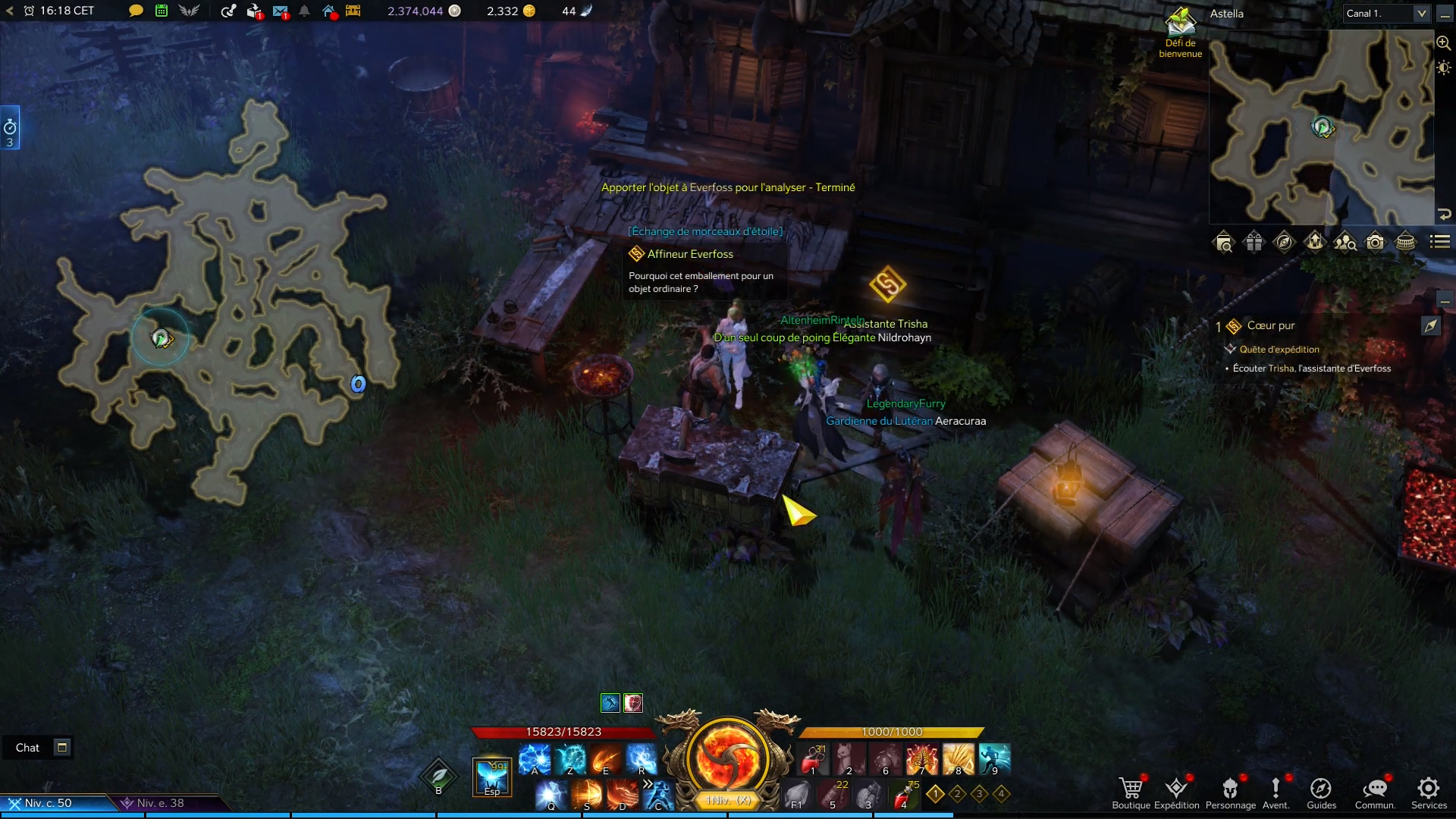1456x819 pixels.
Task: Open the Guides compass menu
Action: (x=1321, y=790)
